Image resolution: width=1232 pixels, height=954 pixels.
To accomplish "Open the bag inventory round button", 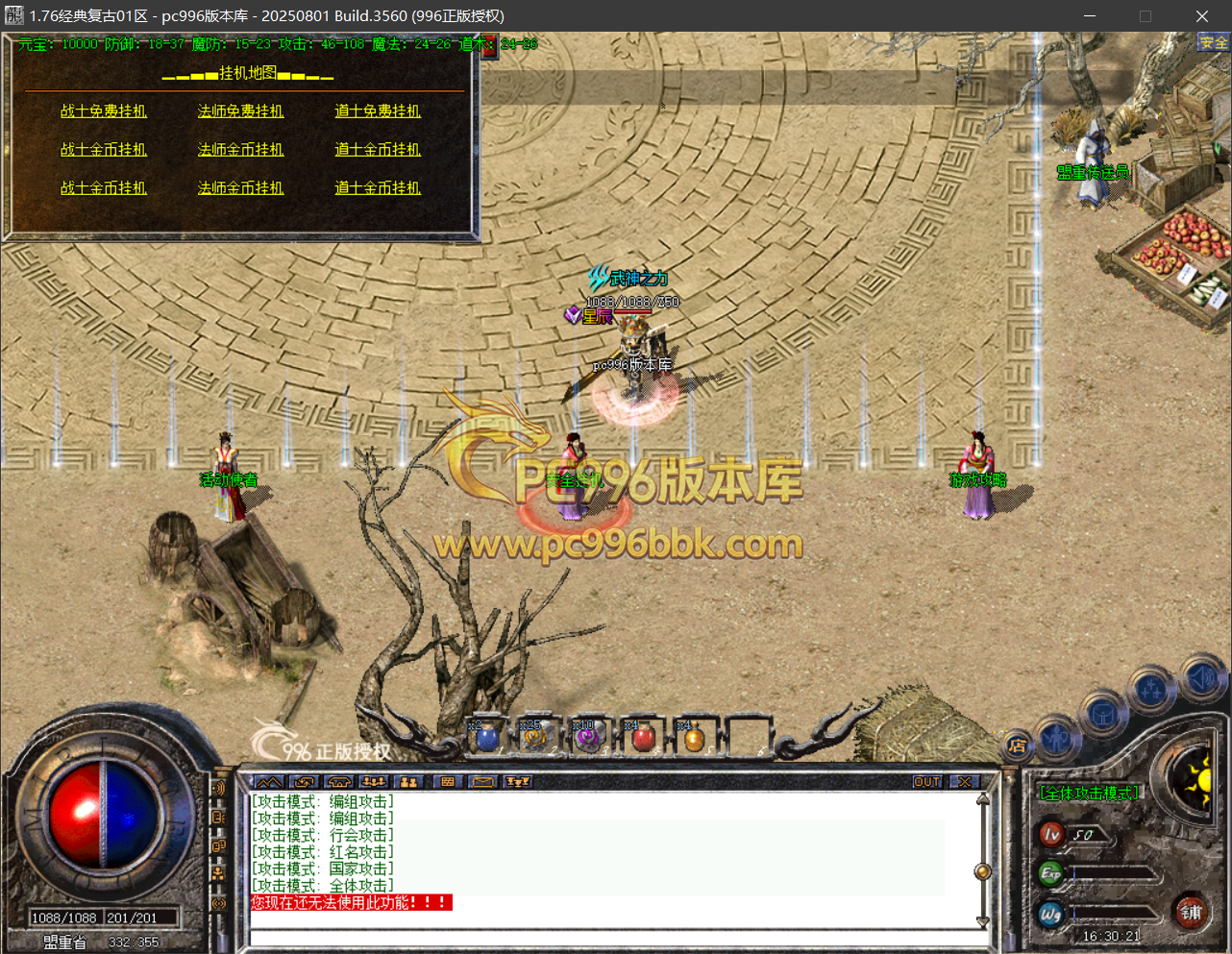I will pos(1102,714).
